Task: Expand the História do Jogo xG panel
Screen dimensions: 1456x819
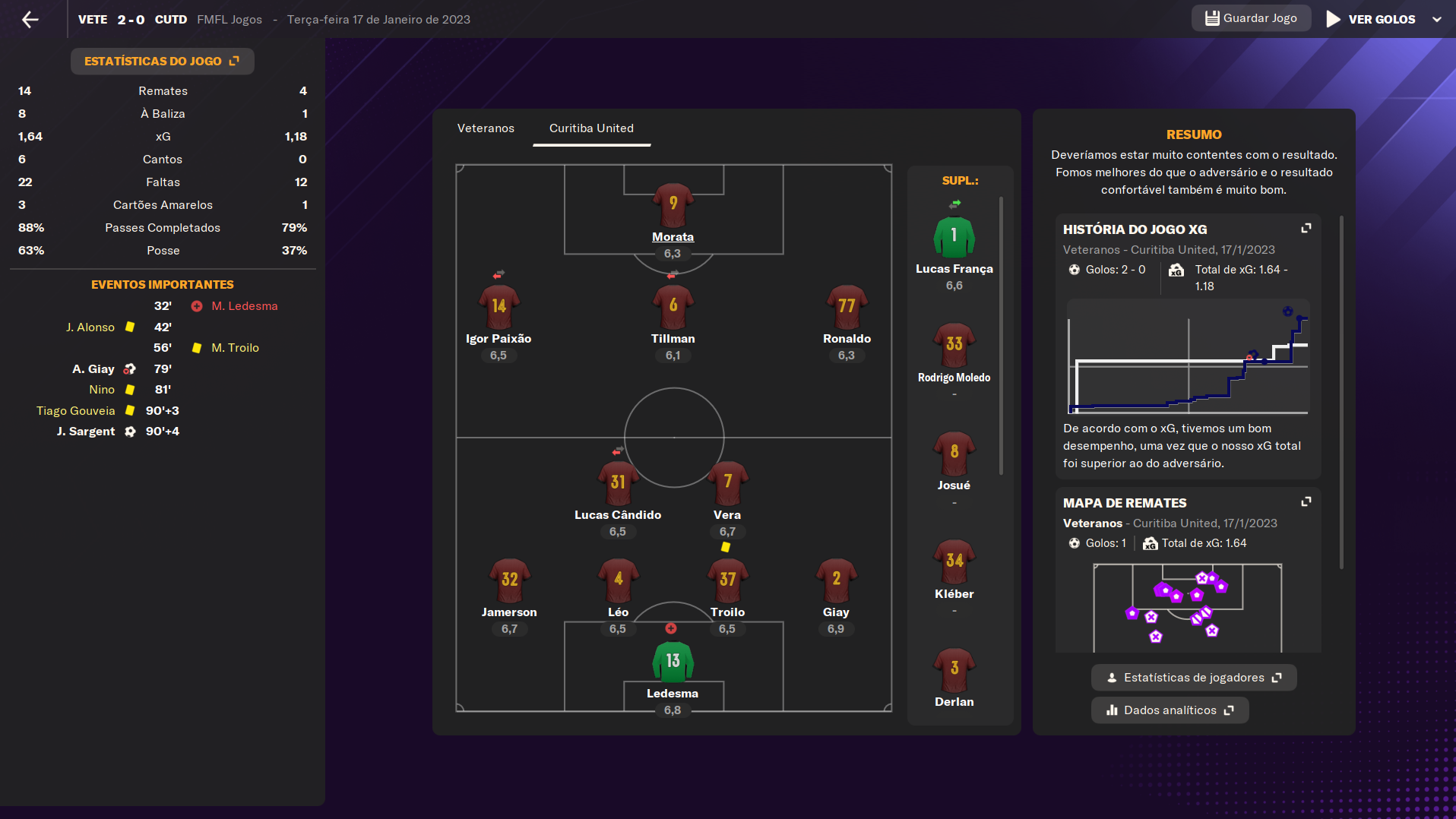Action: [x=1306, y=229]
